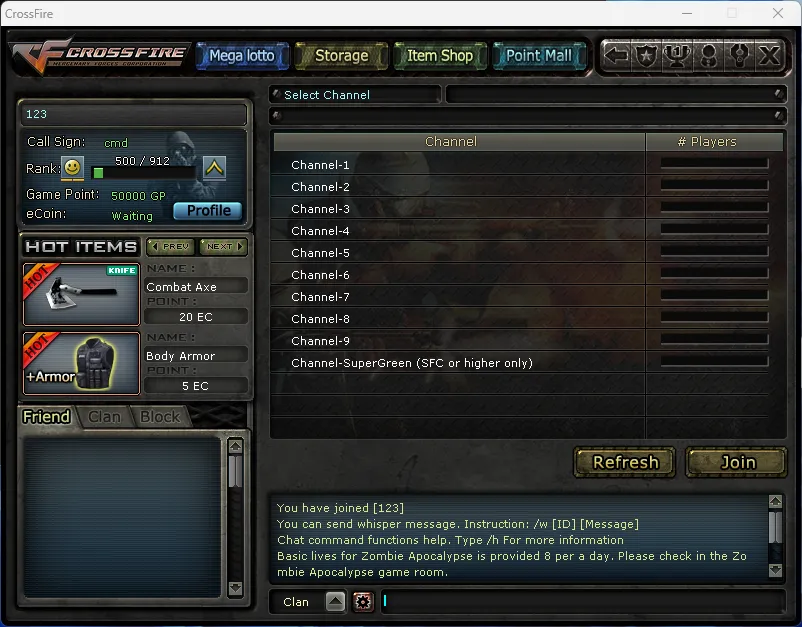Click the star shield badge icon
Screen dimensions: 802x627
pos(647,56)
